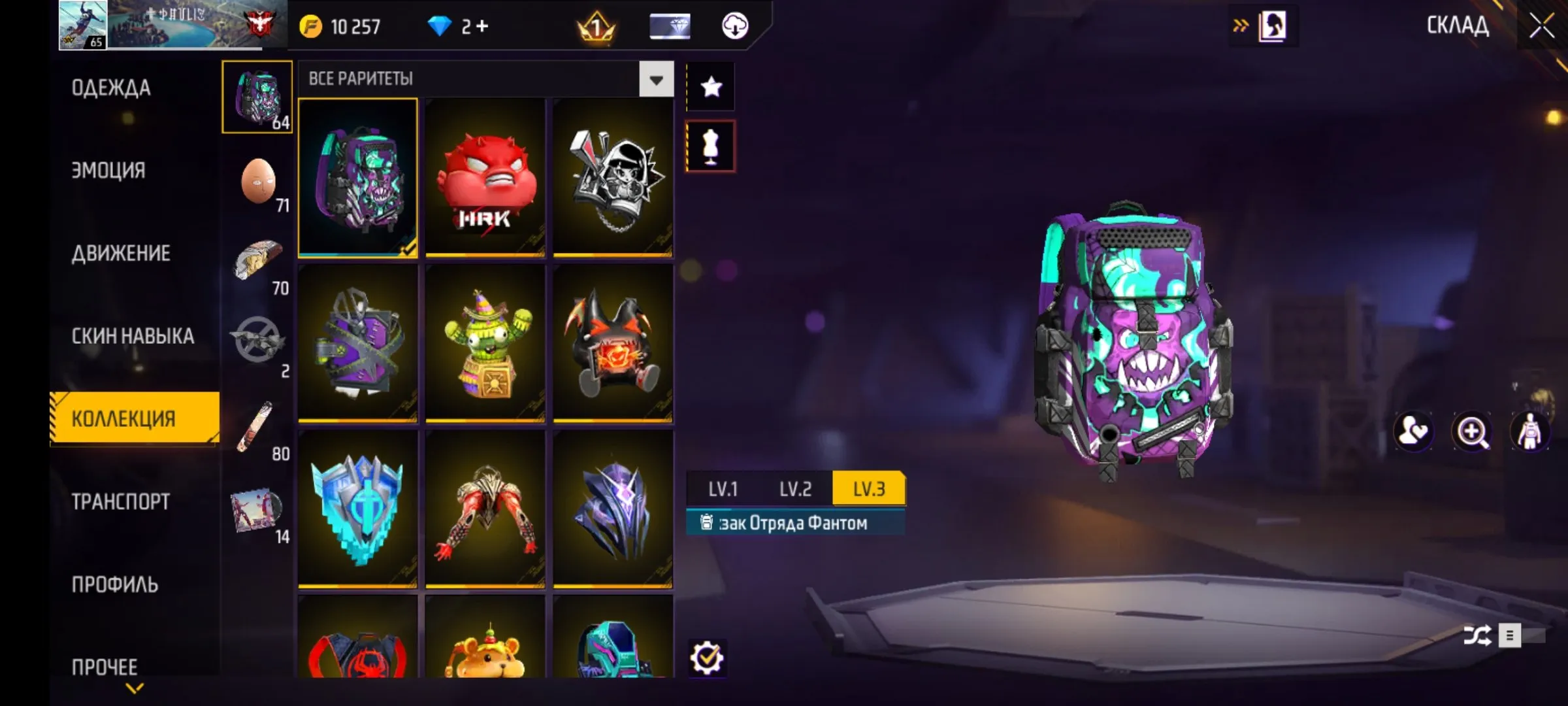The image size is (1568, 706).
Task: Add diamonds with the plus button
Action: pos(482,26)
